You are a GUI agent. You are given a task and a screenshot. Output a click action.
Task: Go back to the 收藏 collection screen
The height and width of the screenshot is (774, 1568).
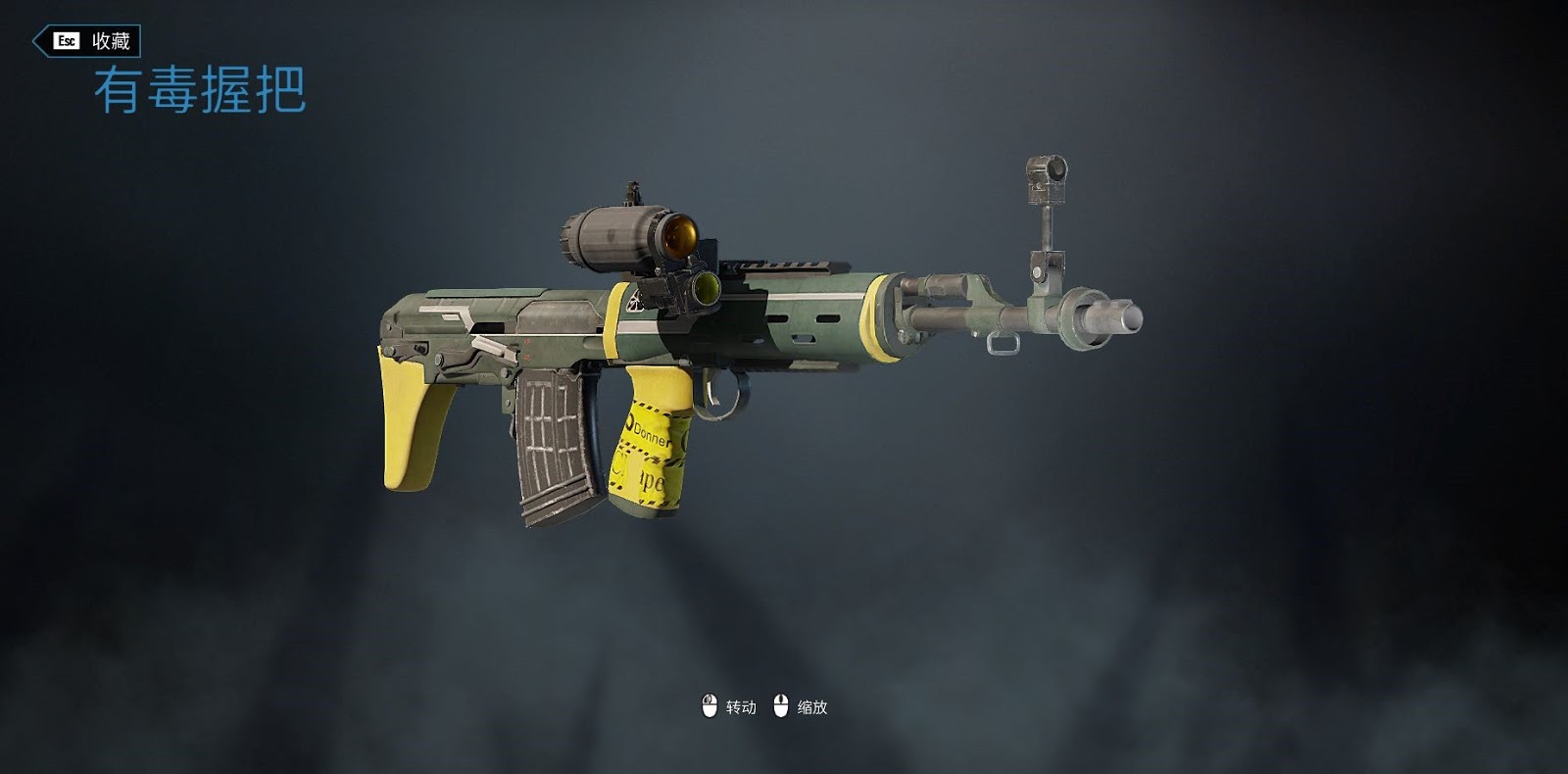(x=88, y=41)
